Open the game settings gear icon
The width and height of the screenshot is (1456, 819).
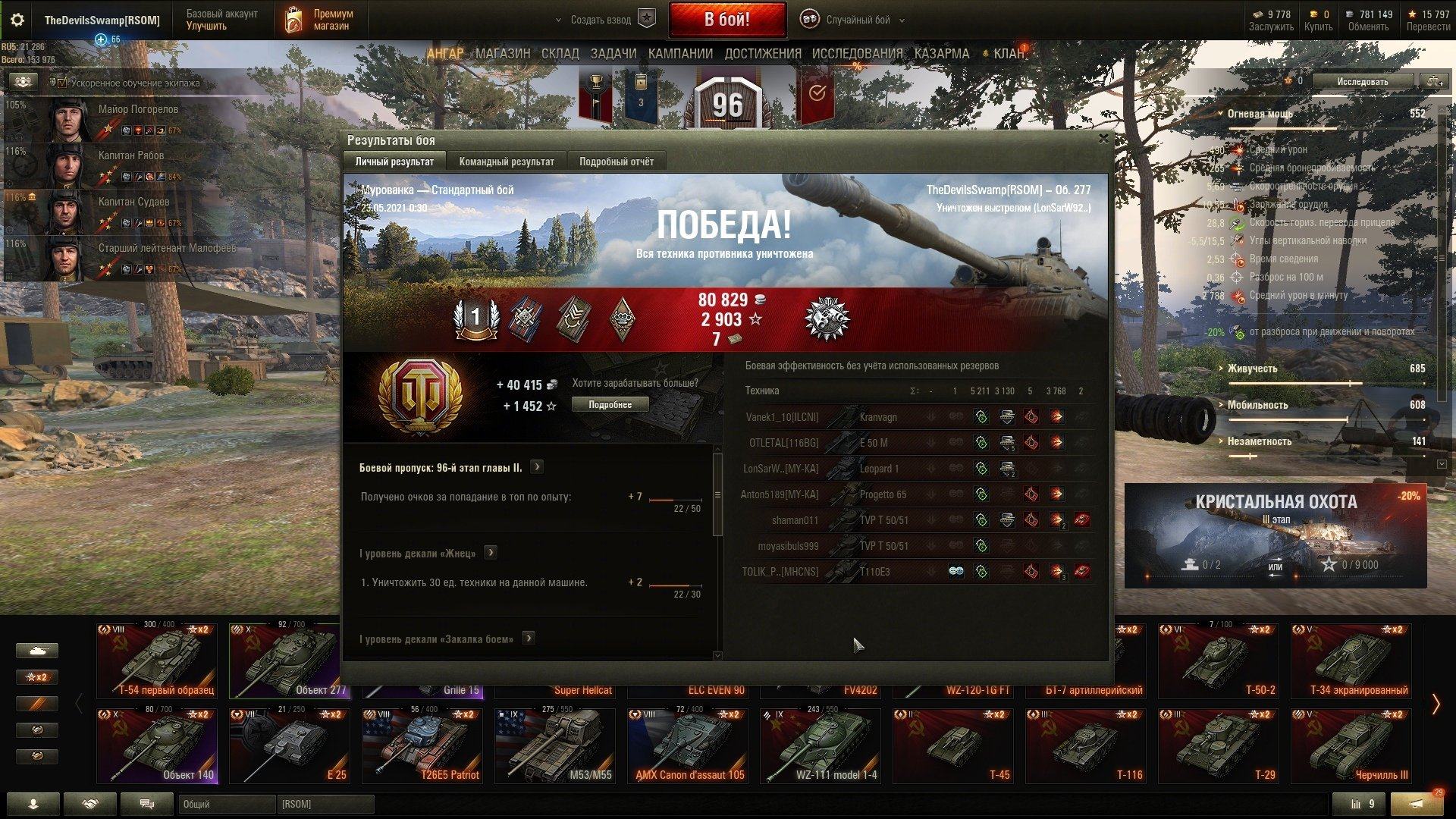(x=17, y=20)
